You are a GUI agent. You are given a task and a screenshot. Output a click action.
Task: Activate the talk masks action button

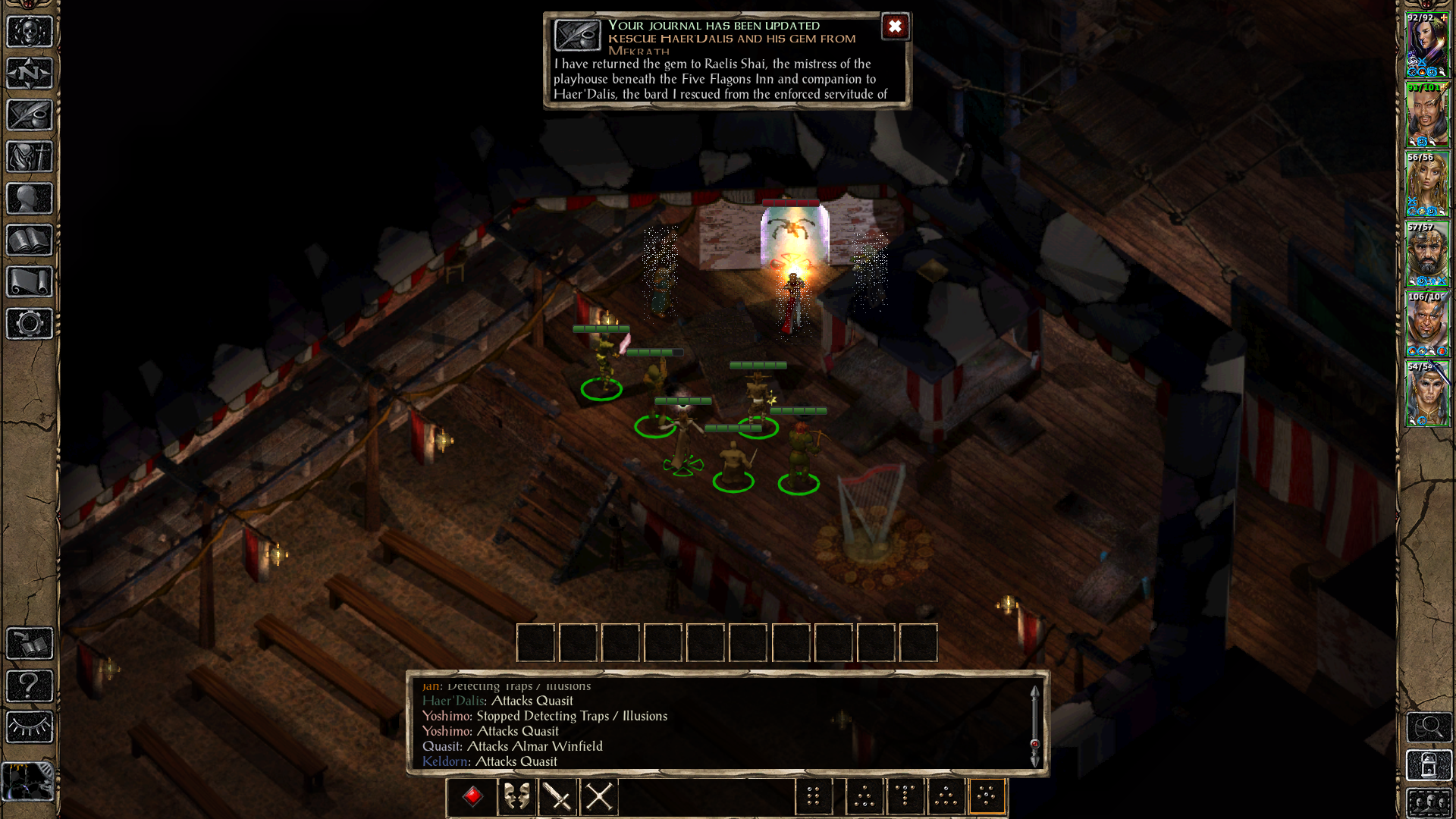(x=517, y=797)
